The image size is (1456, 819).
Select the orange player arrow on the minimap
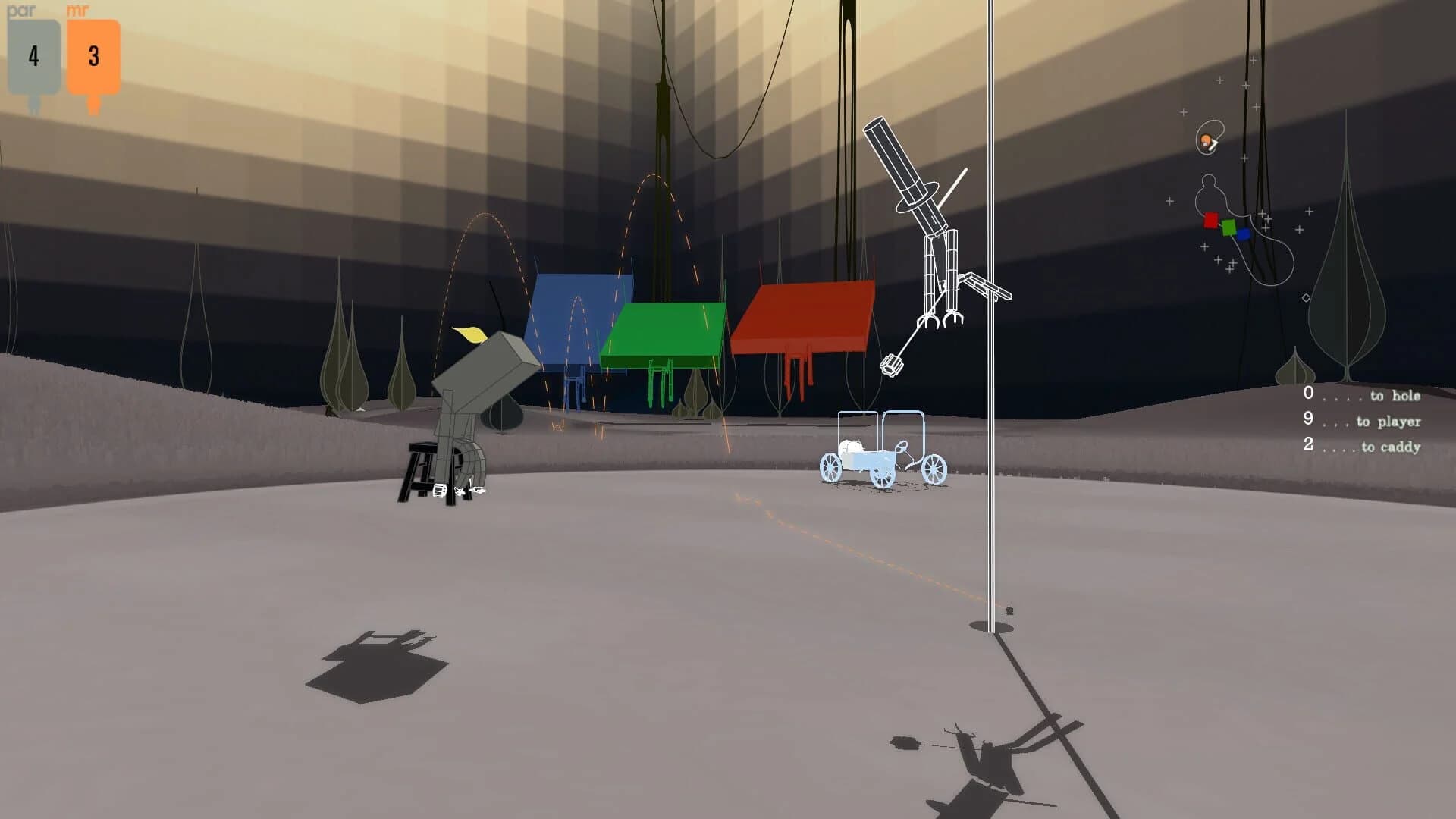pos(1207,142)
